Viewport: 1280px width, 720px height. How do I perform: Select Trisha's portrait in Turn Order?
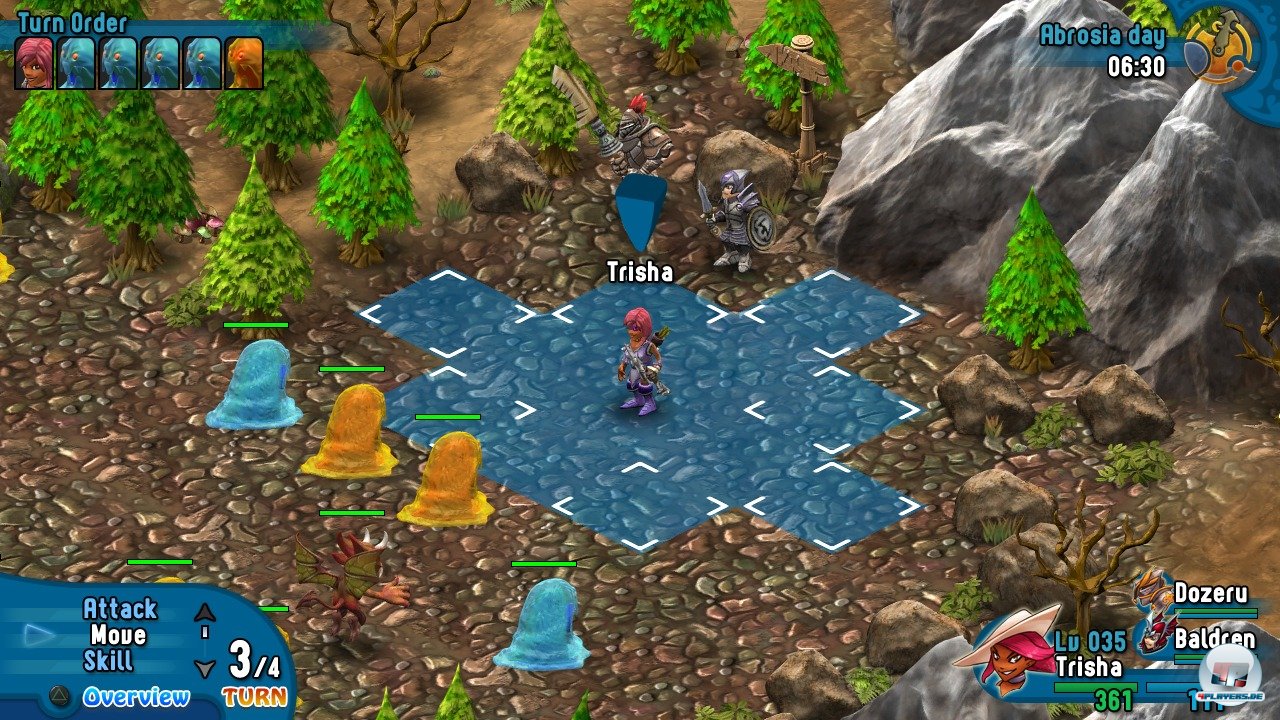35,63
